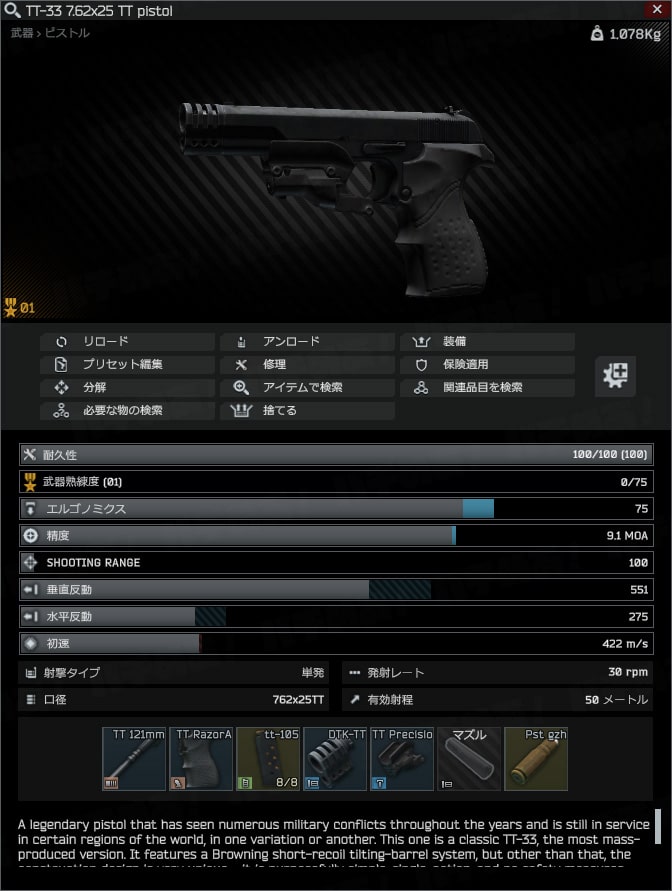This screenshot has width=672, height=891.
Task: Choose アイテムで検索 search by item
Action: point(306,387)
